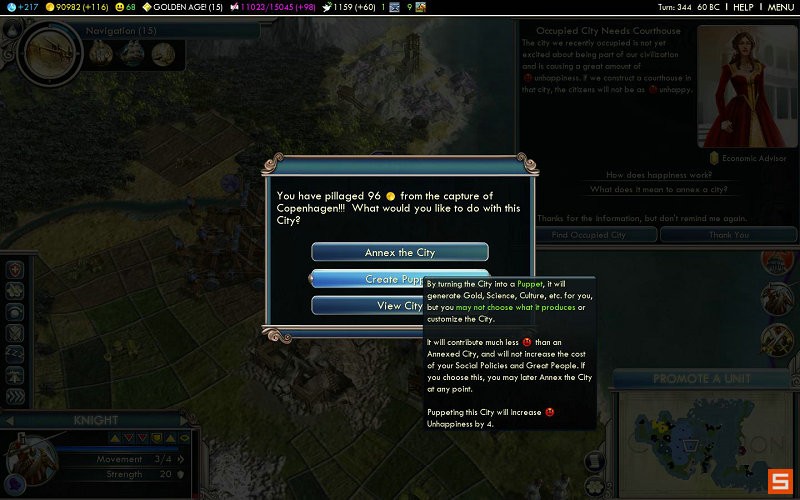800x500 pixels.
Task: Choose Create Puppet for the captured city
Action: coord(367,279)
